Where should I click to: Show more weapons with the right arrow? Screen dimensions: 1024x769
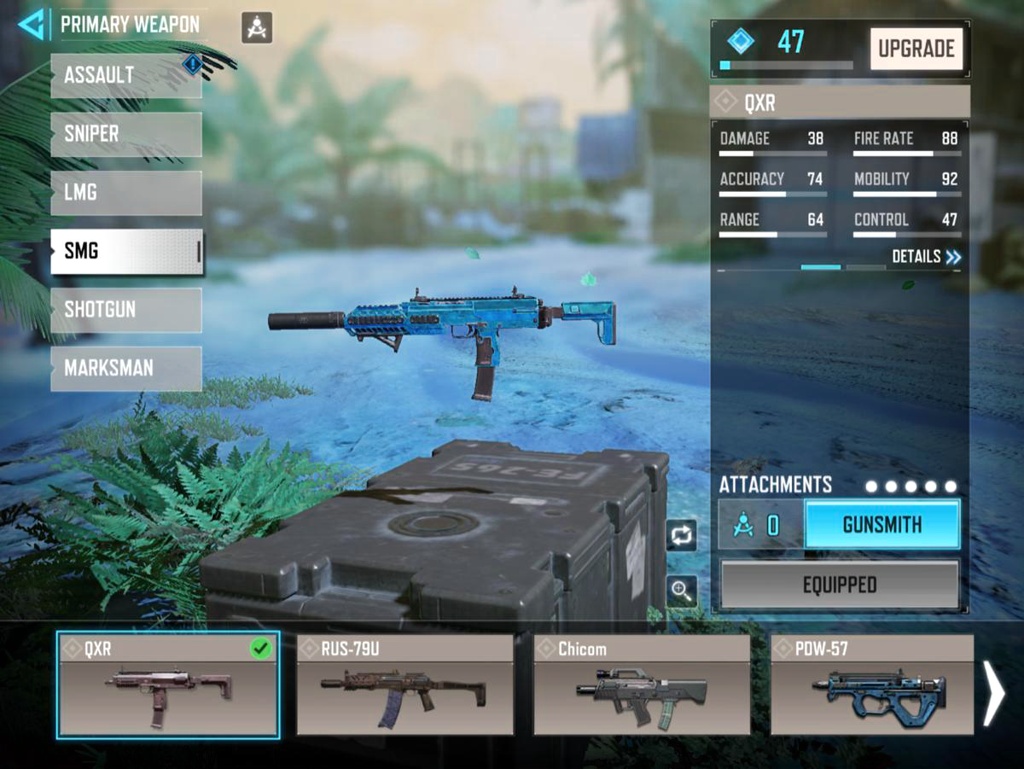[993, 692]
